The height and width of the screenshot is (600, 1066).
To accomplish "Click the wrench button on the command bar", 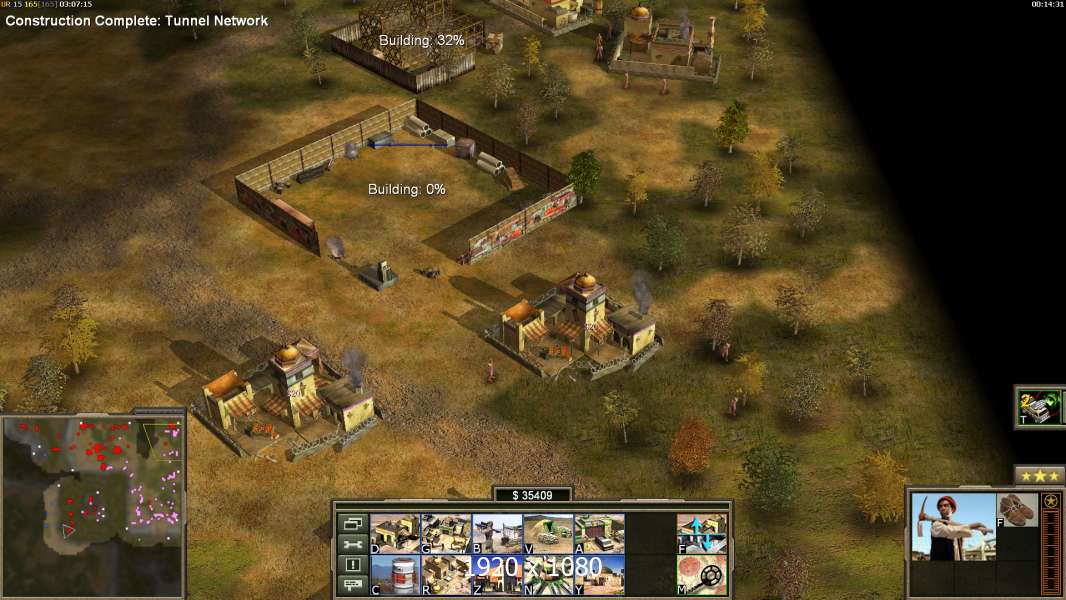I will pos(352,544).
